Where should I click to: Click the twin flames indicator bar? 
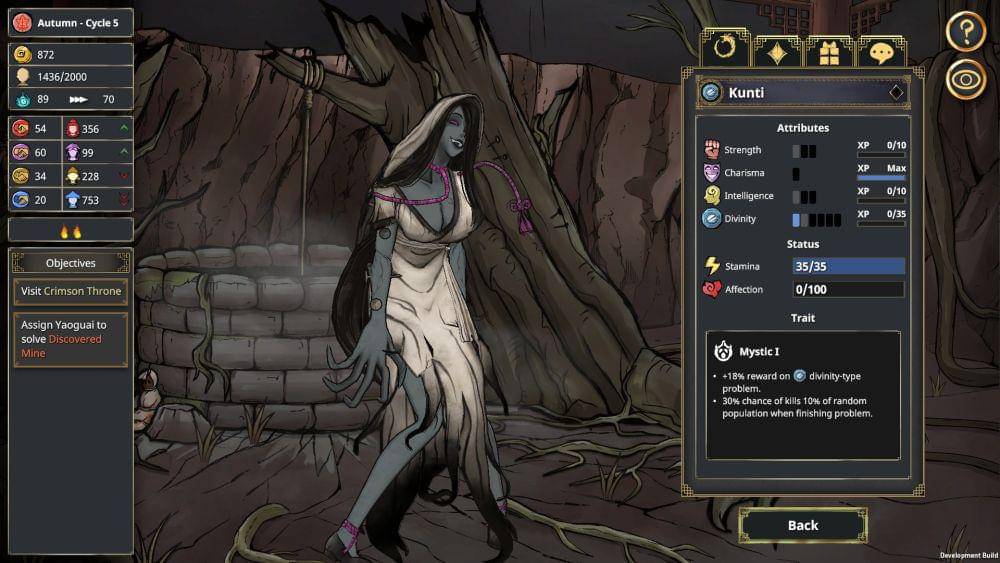[70, 230]
